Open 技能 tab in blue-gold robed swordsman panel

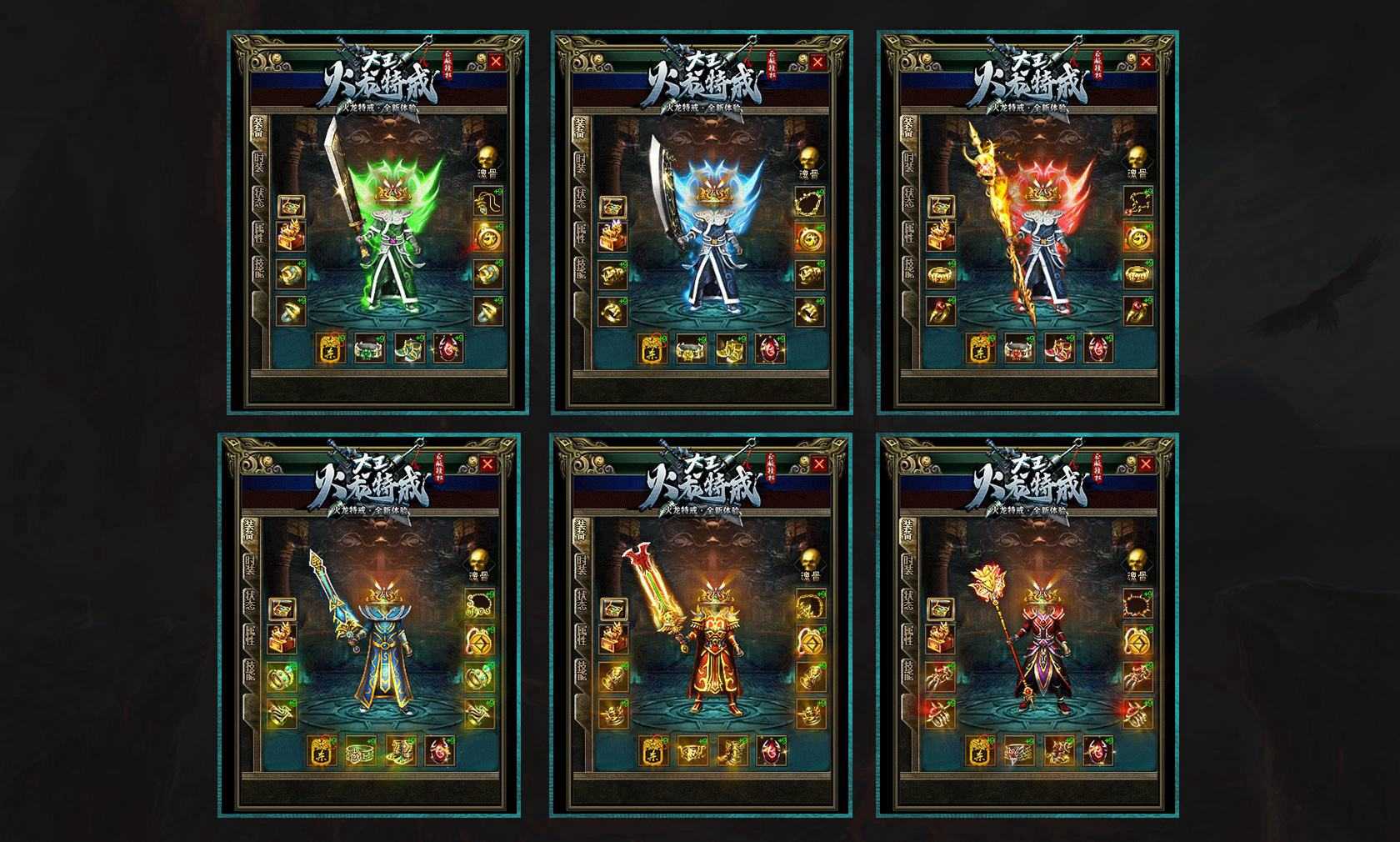[251, 673]
